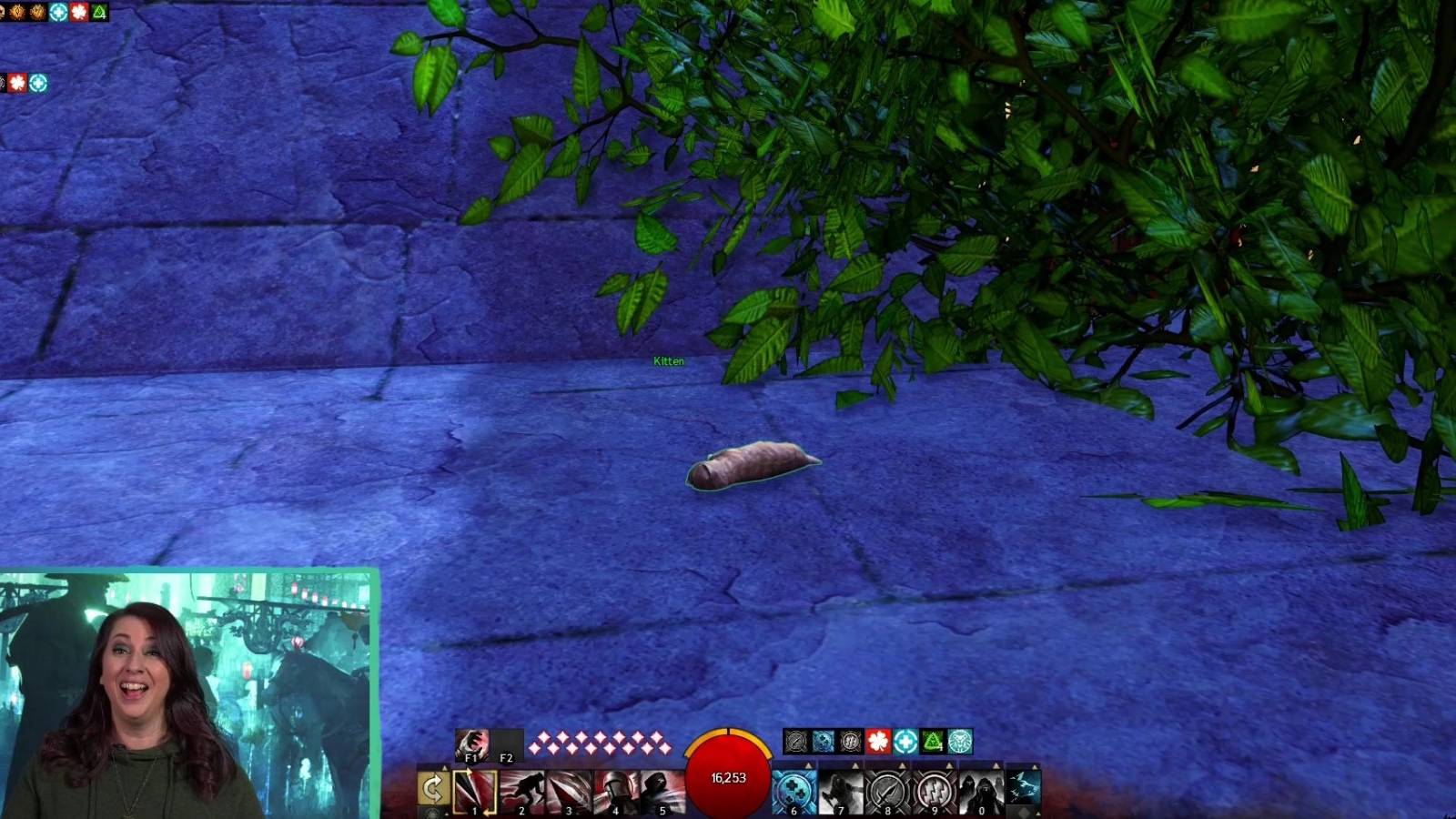Click the swaddled kitten lying on the ground
Viewport: 1456px width, 819px height.
[x=755, y=464]
